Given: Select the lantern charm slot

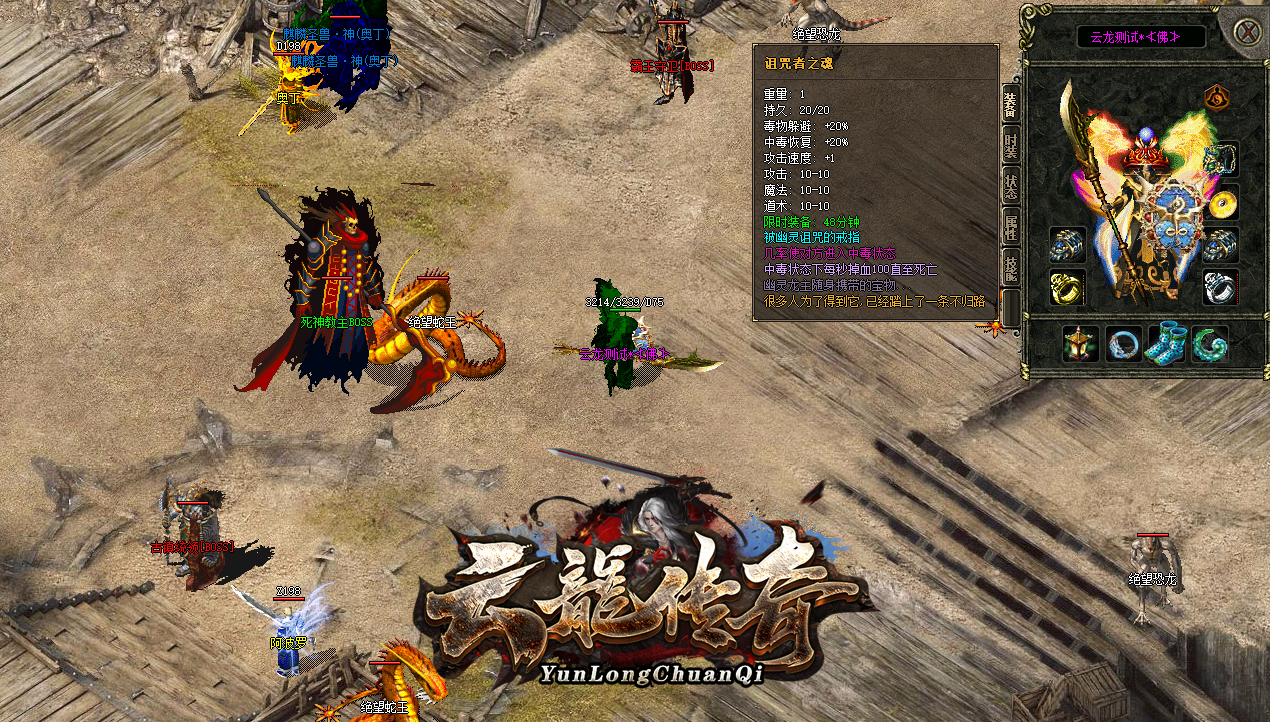Looking at the screenshot, I should pyautogui.click(x=1081, y=344).
